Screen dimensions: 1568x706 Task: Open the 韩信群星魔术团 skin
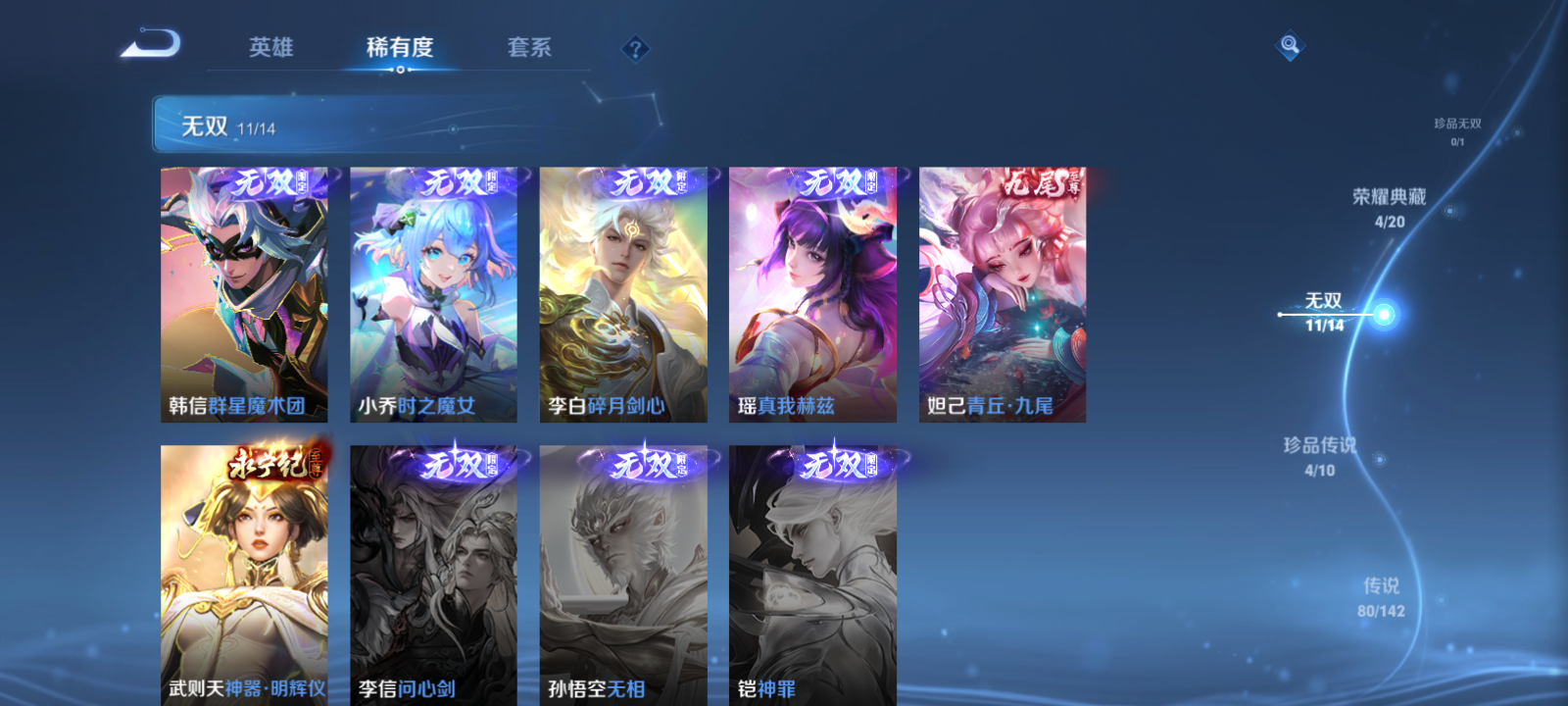245,294
